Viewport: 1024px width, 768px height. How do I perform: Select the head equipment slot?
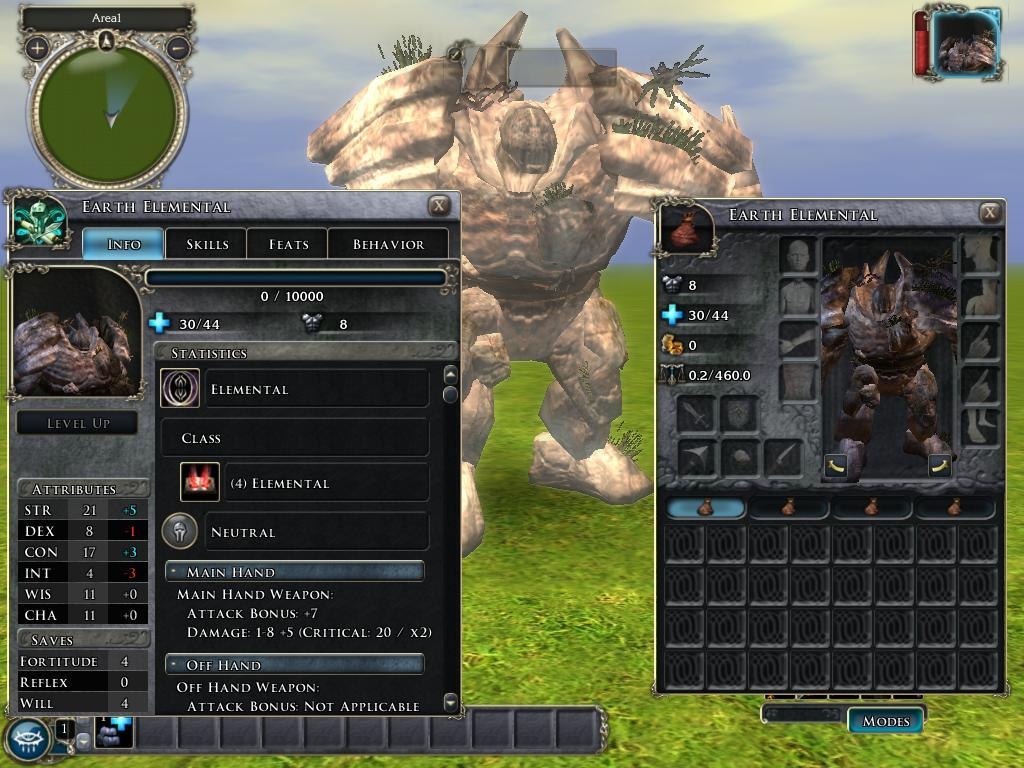click(x=798, y=256)
